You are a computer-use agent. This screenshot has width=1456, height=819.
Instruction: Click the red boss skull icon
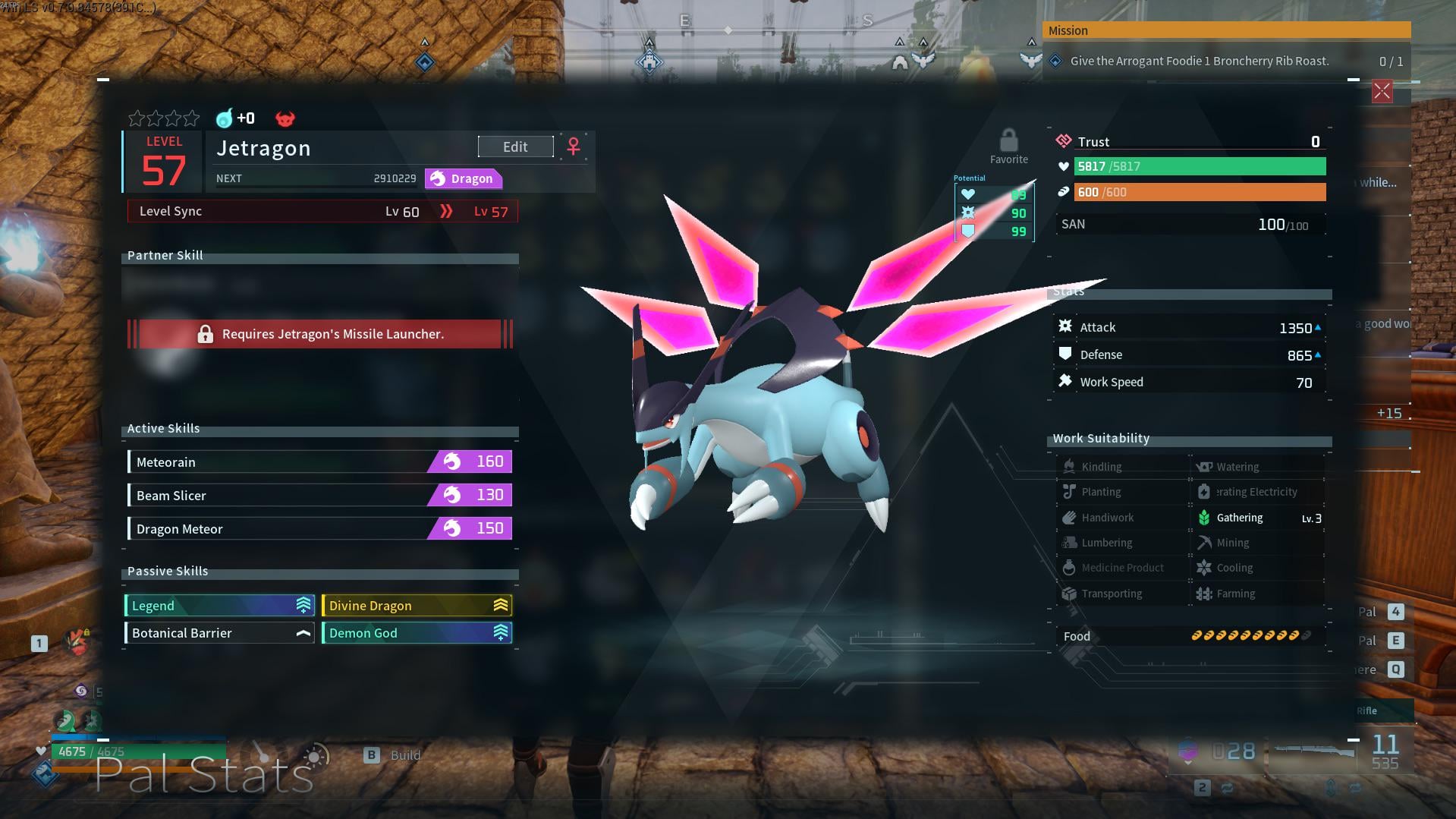click(285, 118)
